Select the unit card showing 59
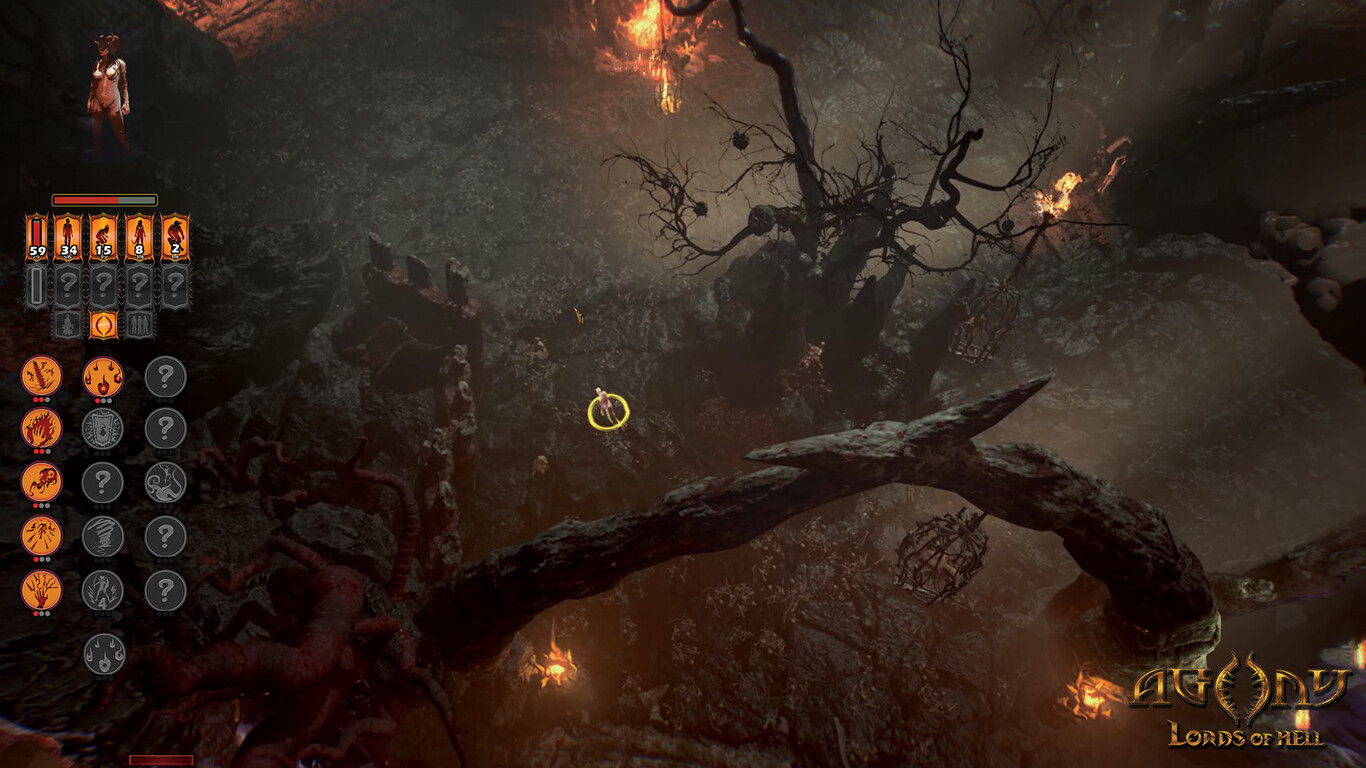Viewport: 1366px width, 768px height. [37, 233]
